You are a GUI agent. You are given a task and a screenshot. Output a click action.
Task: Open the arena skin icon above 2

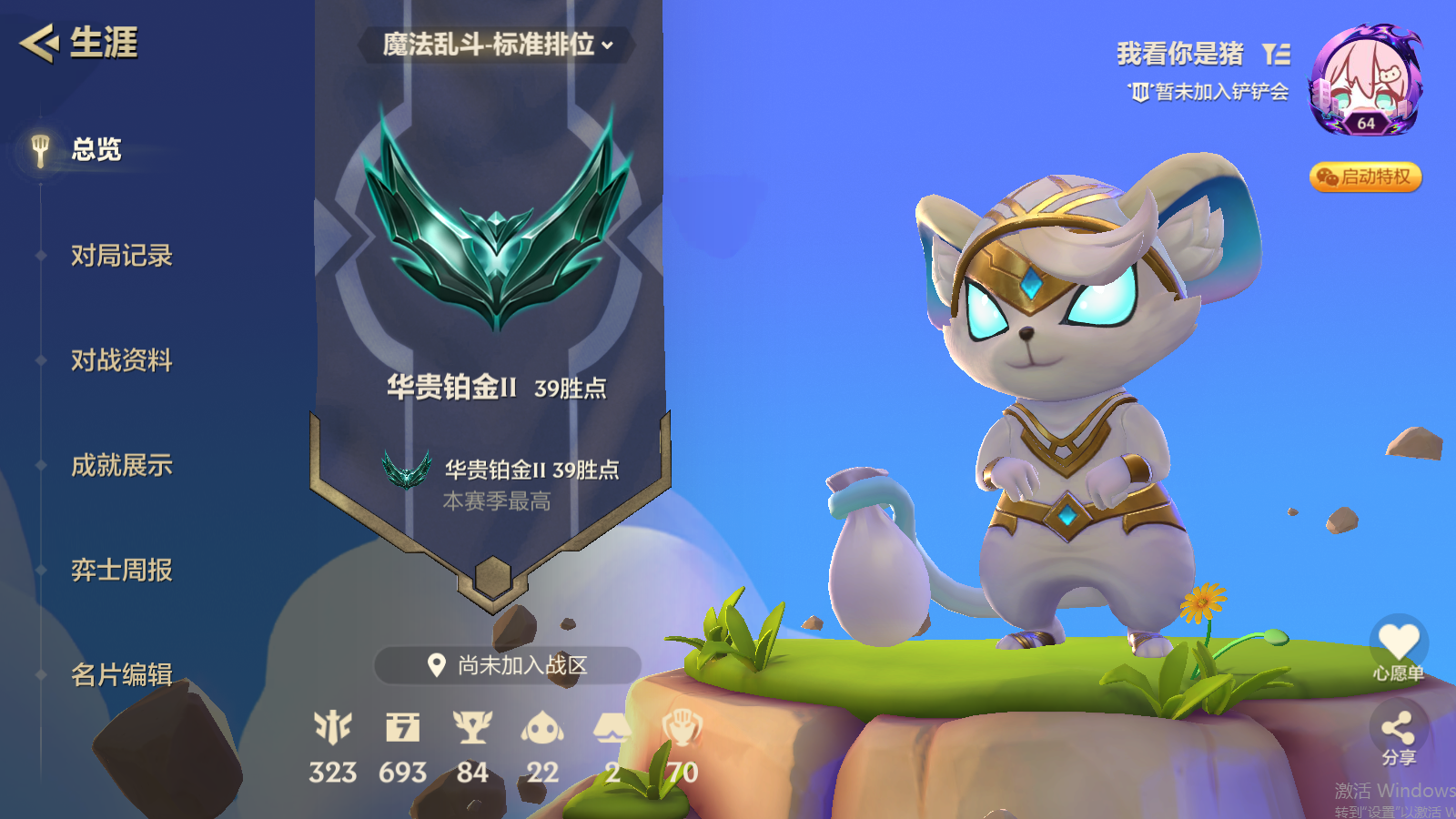(612, 728)
